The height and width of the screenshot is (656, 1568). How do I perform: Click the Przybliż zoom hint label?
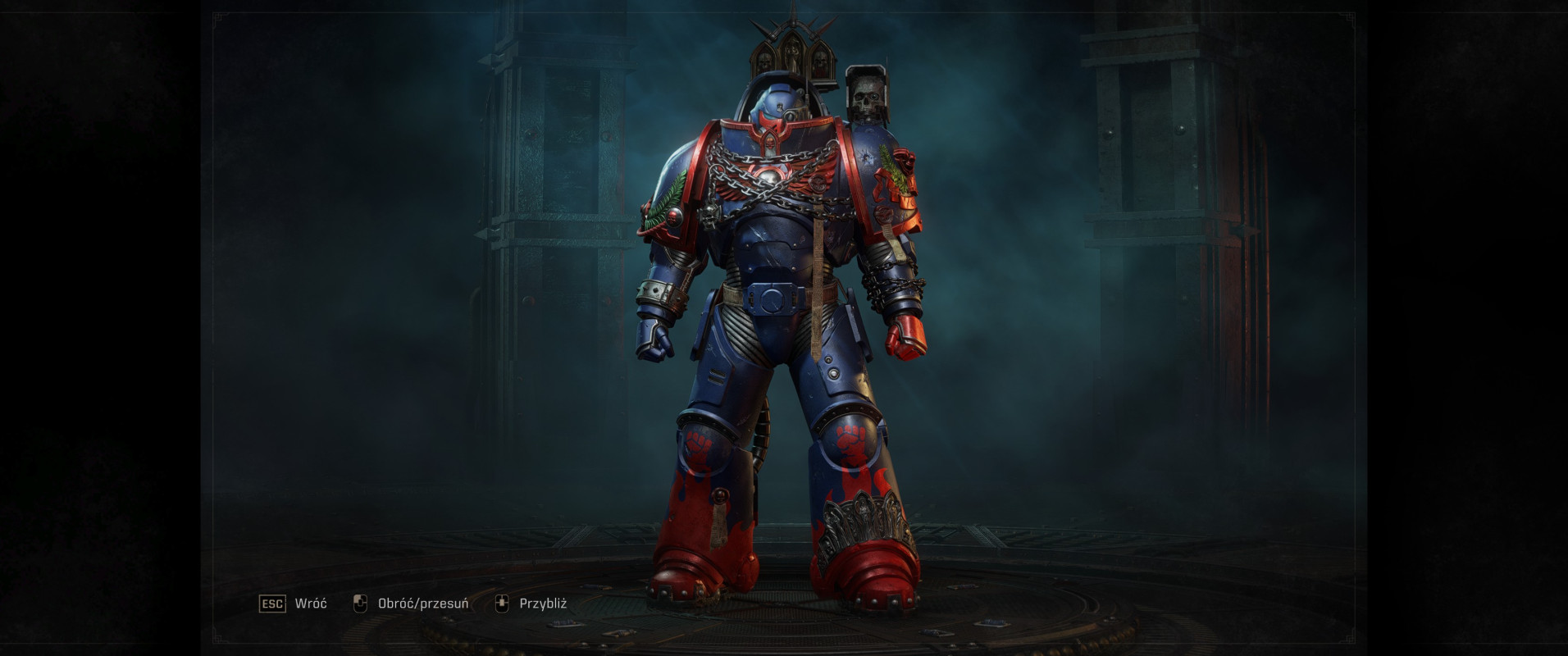(x=544, y=603)
